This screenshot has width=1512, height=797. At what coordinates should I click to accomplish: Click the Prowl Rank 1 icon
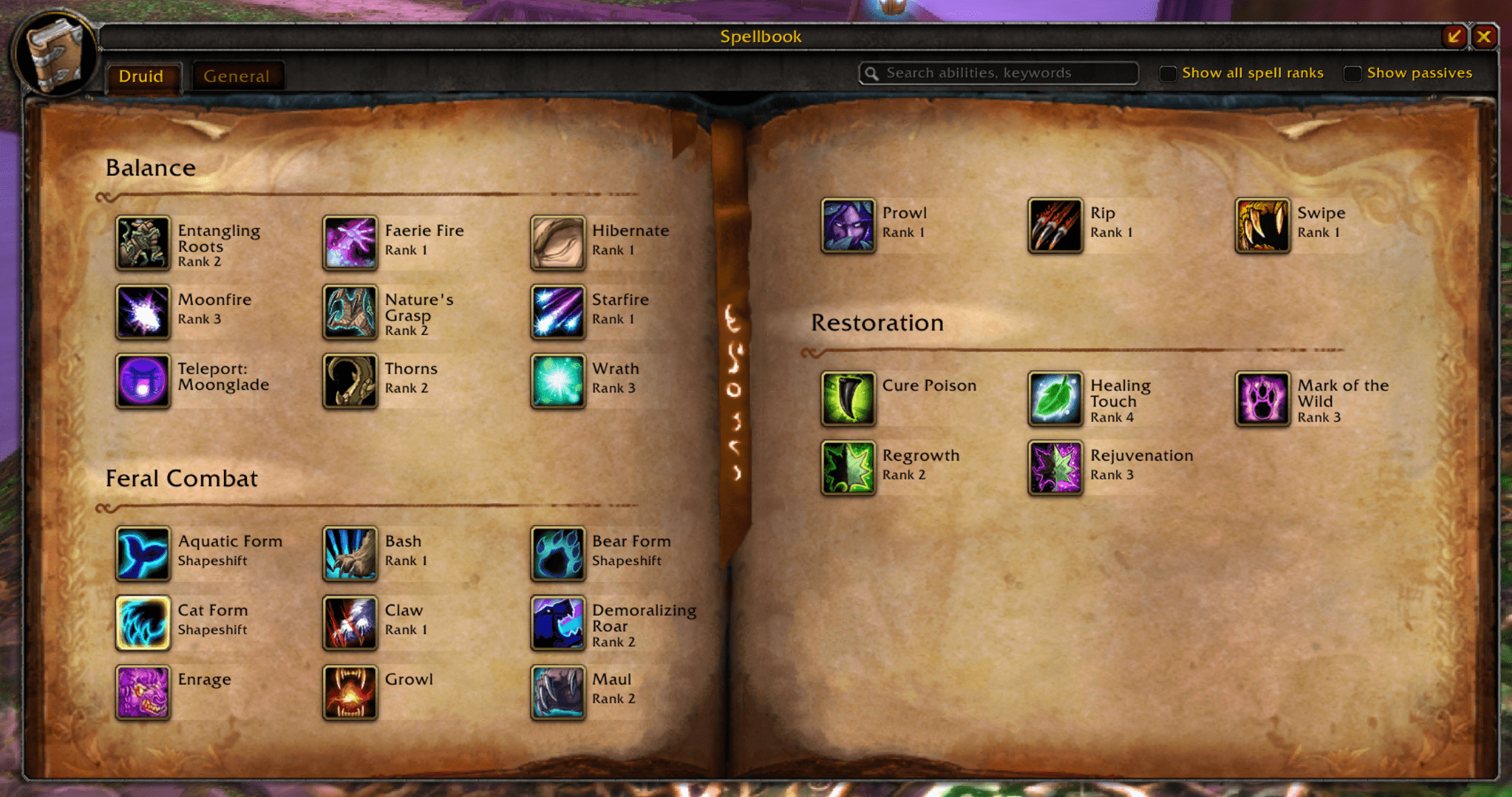point(848,226)
